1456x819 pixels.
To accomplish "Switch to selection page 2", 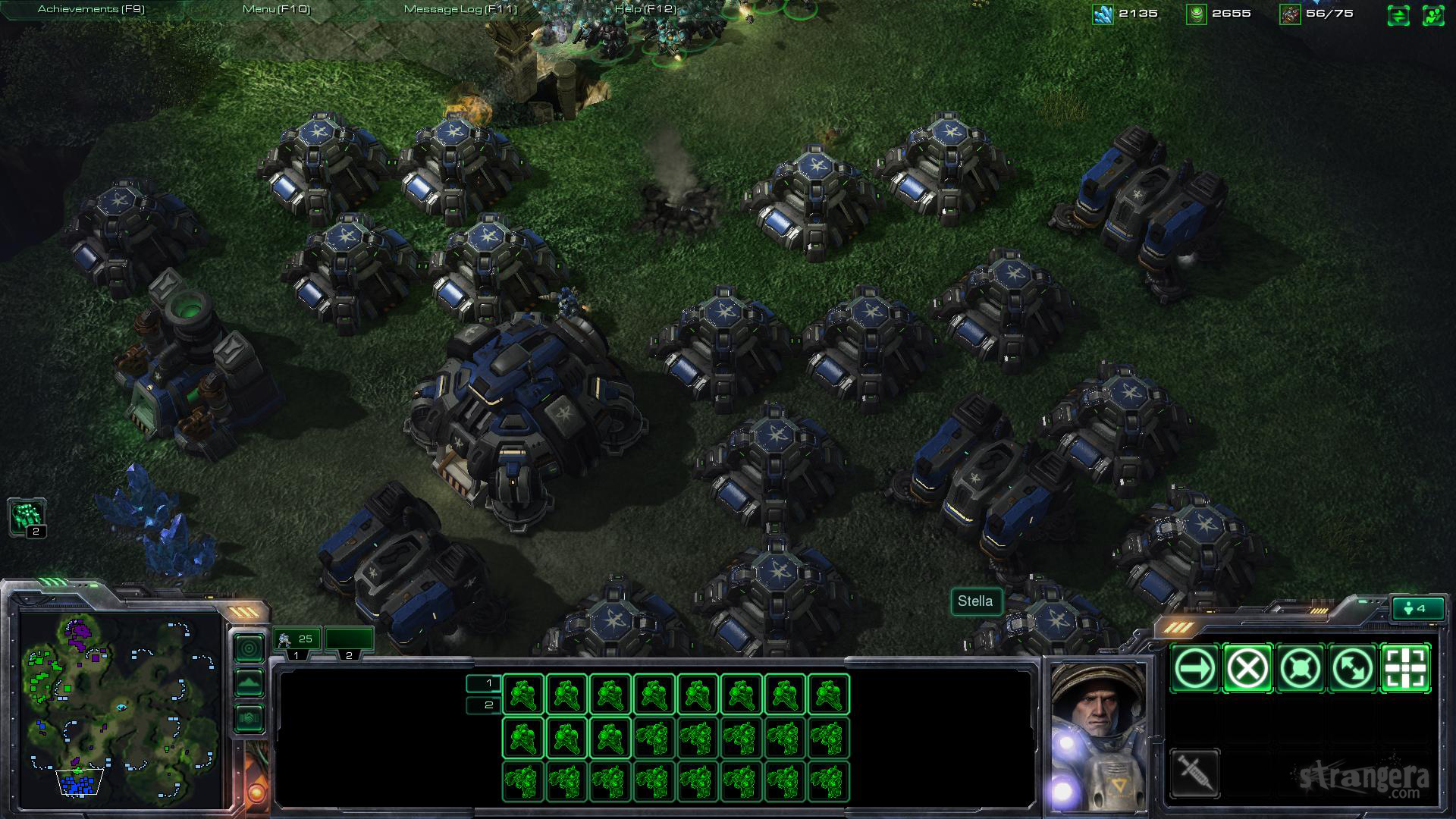I will [484, 705].
